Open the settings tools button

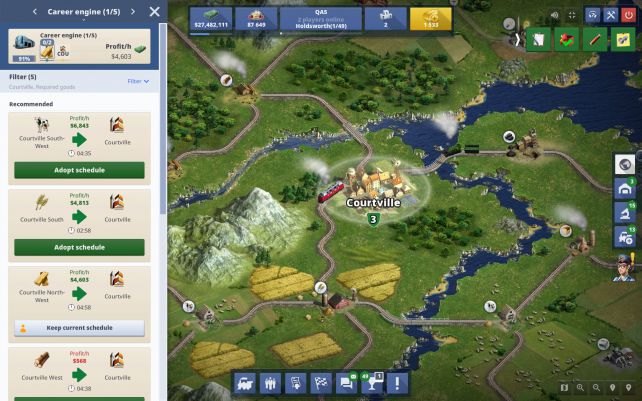coord(610,15)
